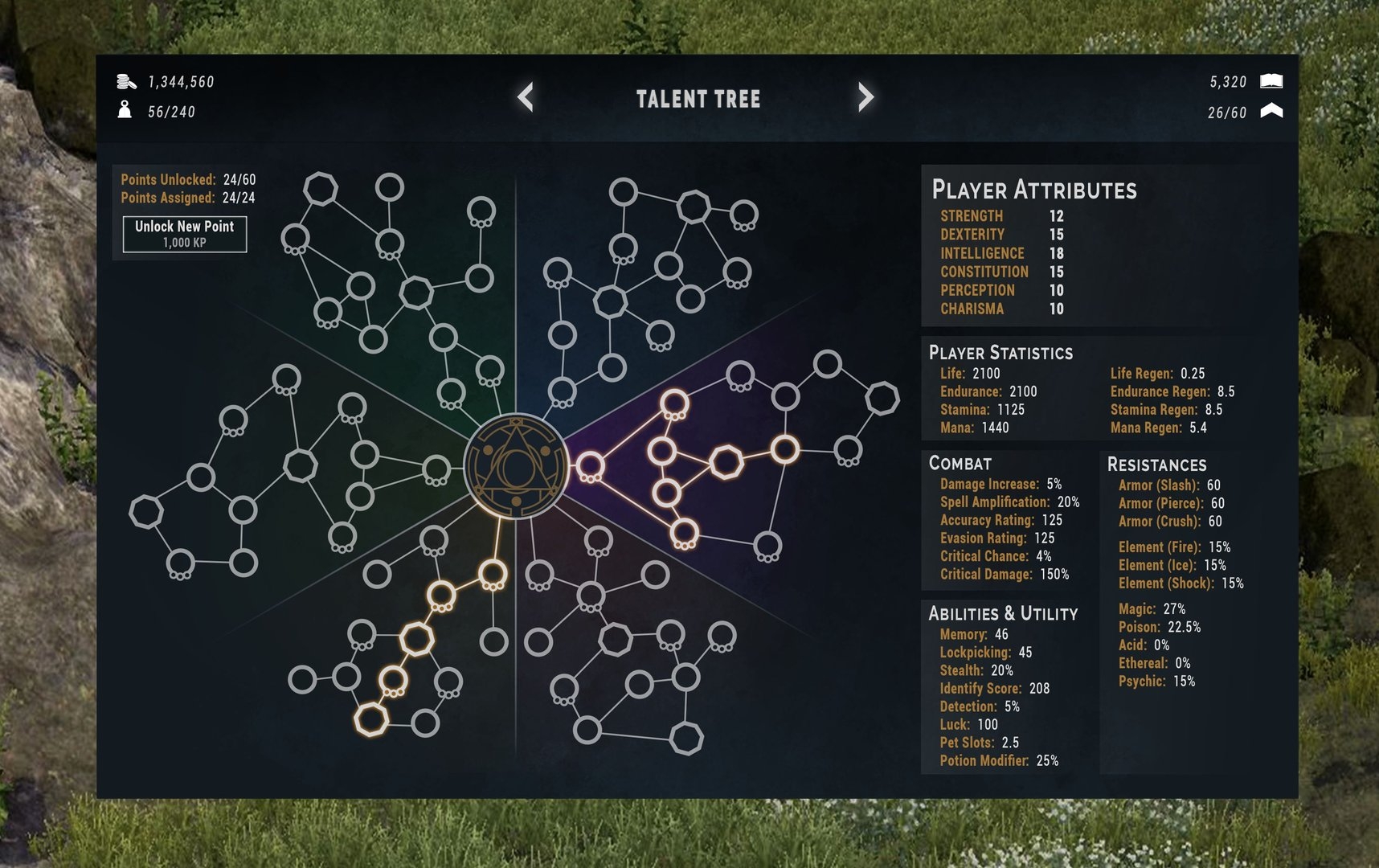
Task: Click the Unlock New Point button
Action: [185, 234]
